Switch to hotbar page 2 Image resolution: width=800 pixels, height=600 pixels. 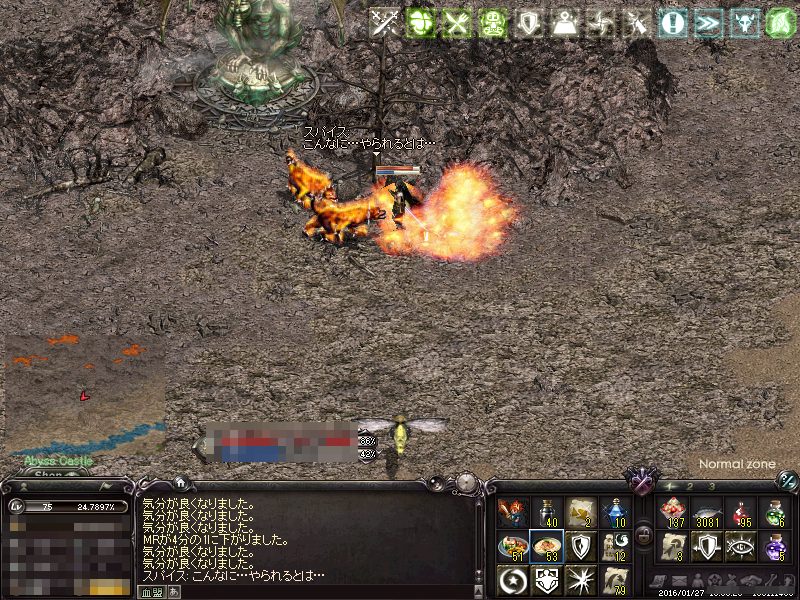tap(690, 486)
